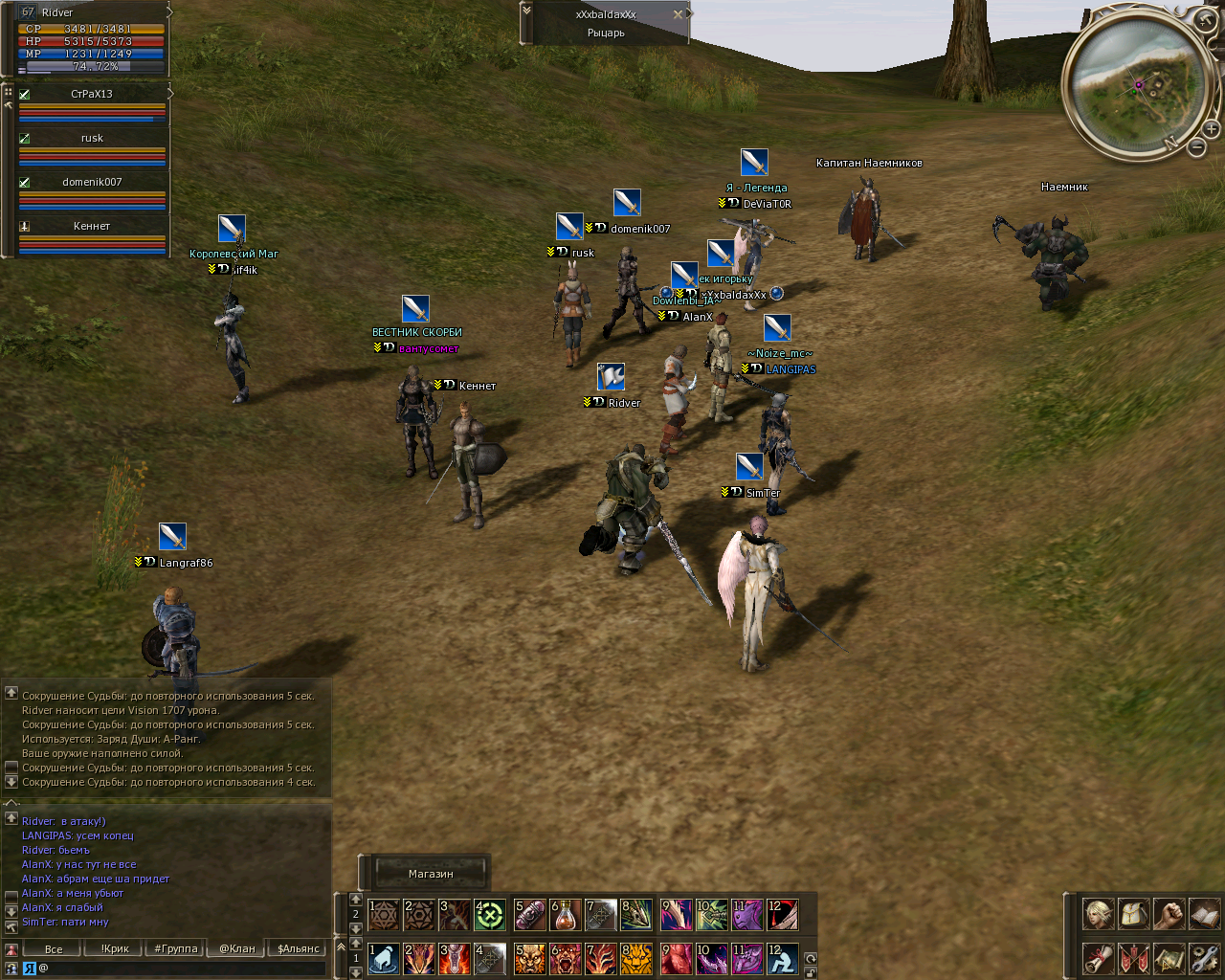
Task: Click the circular minimap
Action: pos(1135,85)
